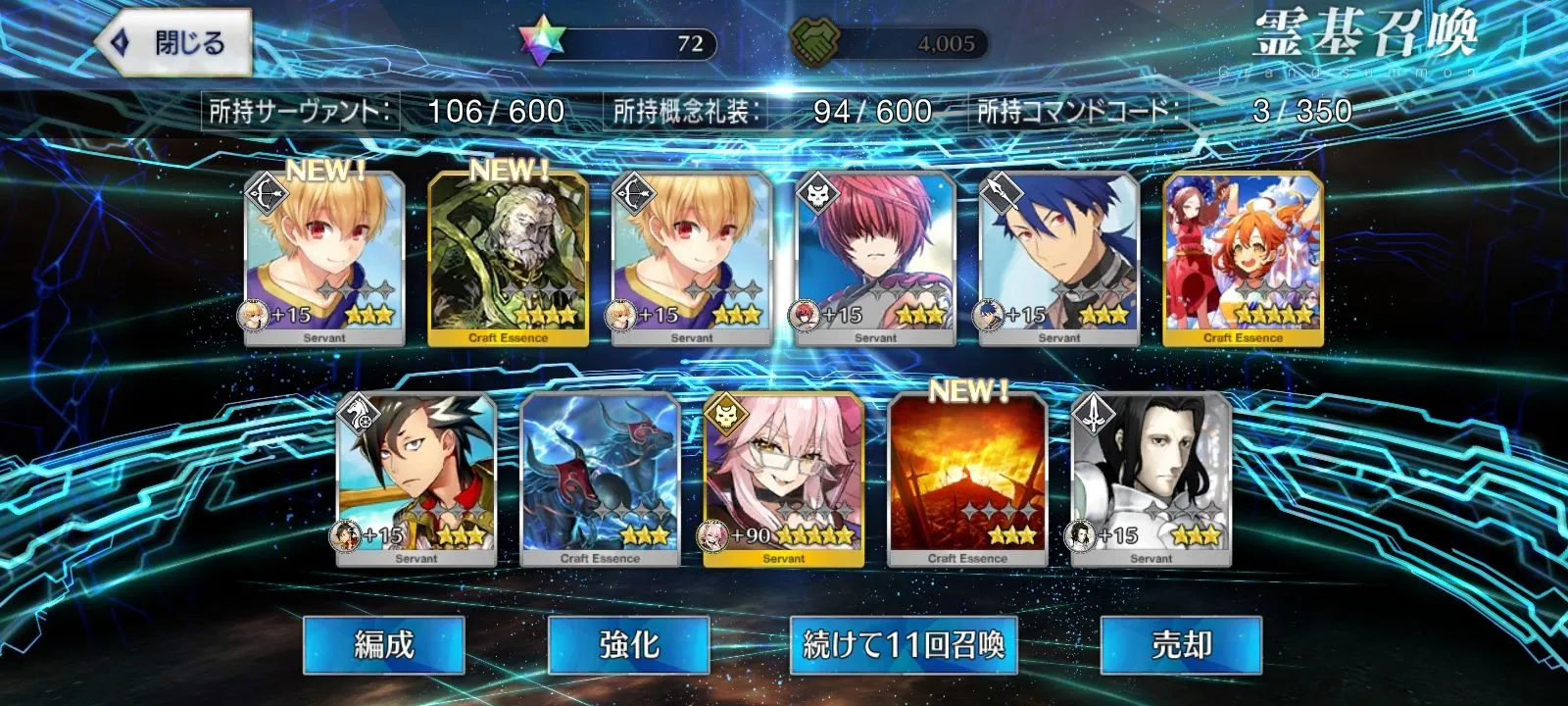Select the five-star pink-haired servant with glasses

784,480
